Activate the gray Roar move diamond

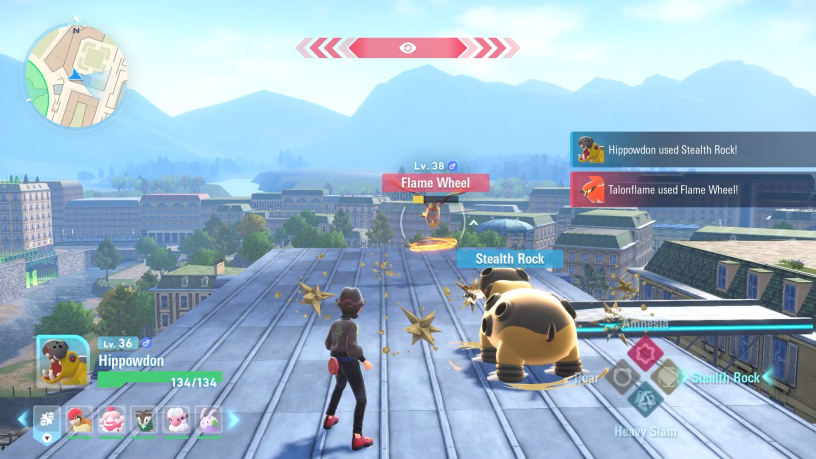pyautogui.click(x=621, y=377)
